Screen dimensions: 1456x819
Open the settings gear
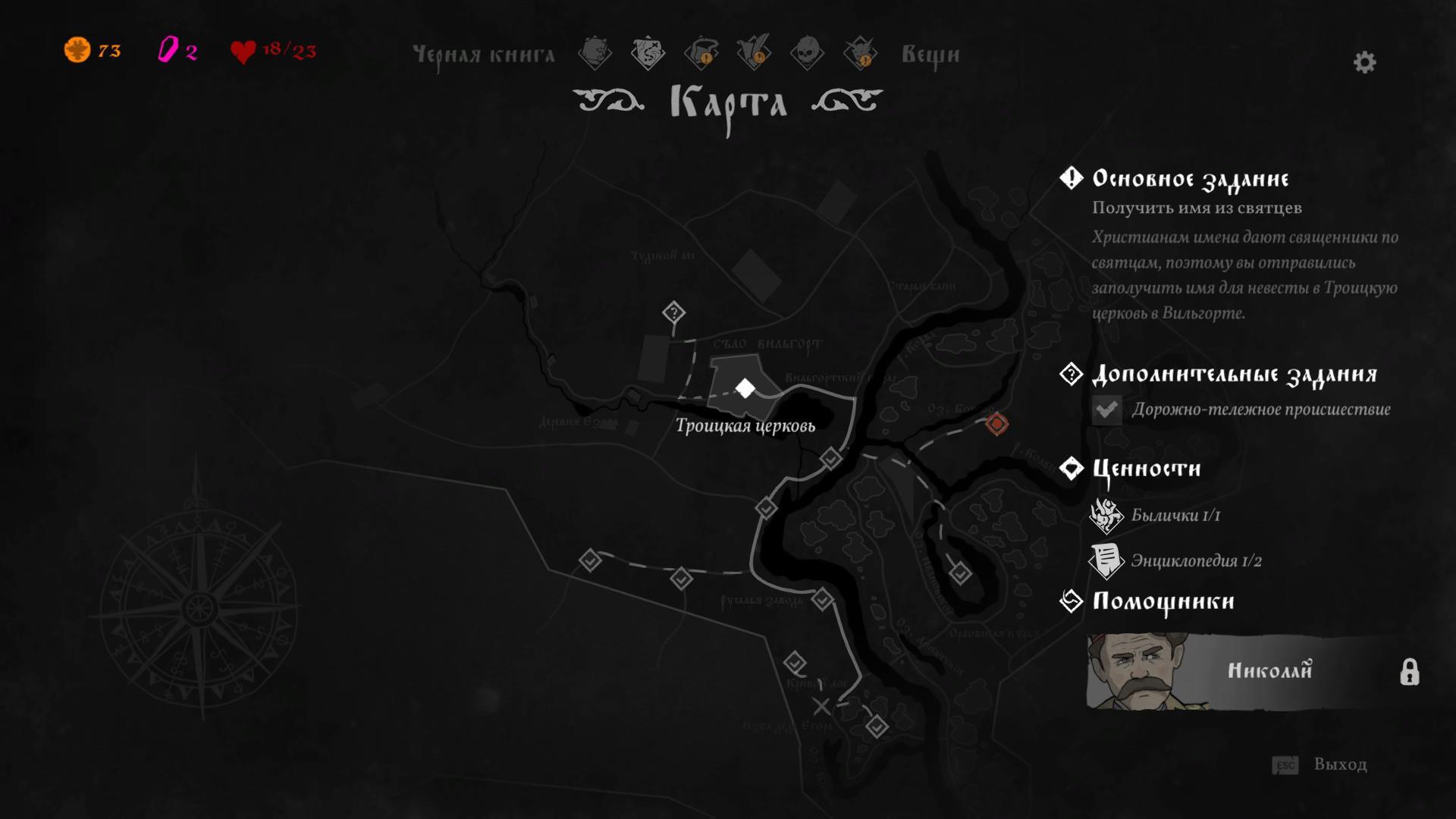1364,62
